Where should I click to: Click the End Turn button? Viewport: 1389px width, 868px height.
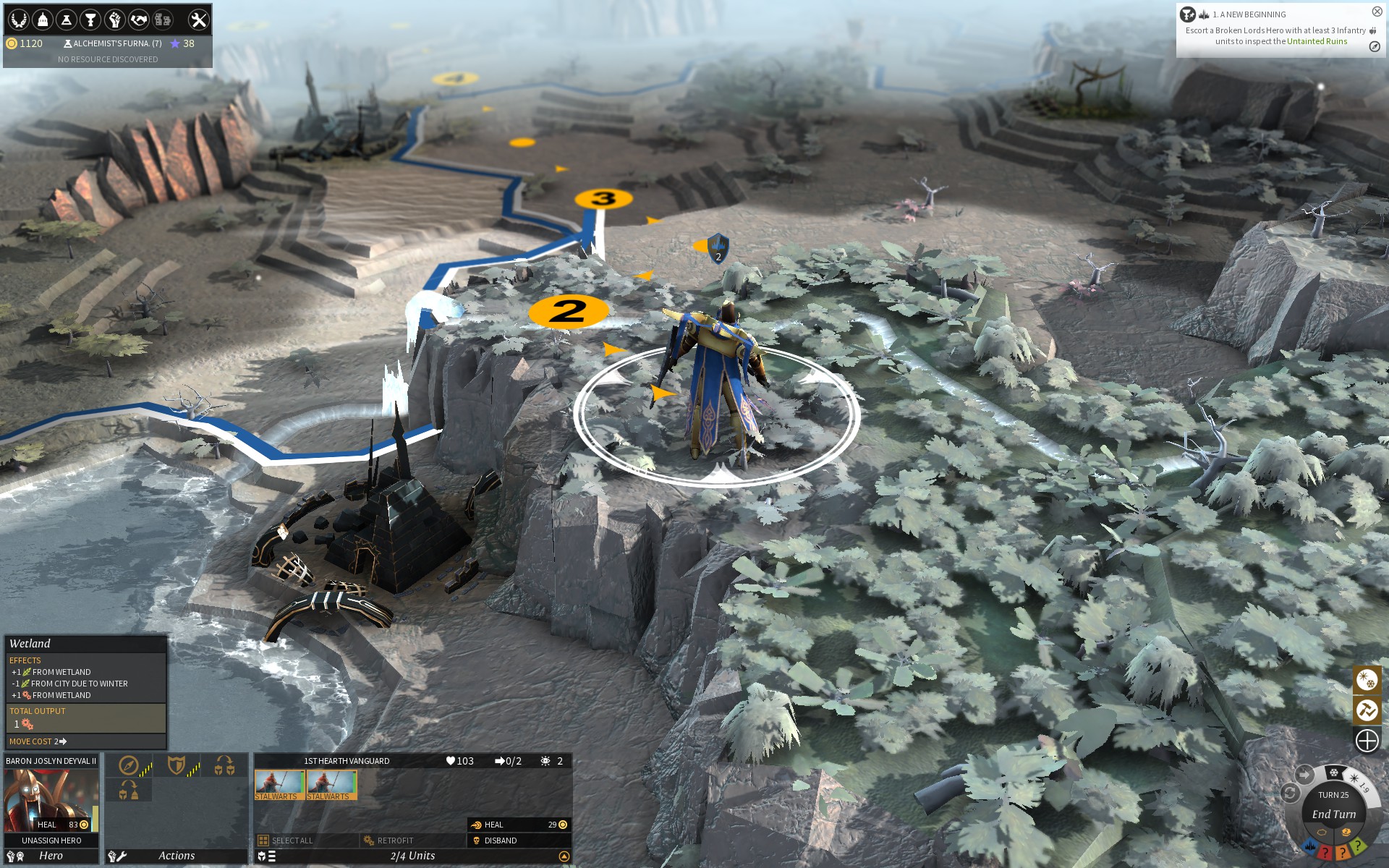click(x=1333, y=814)
